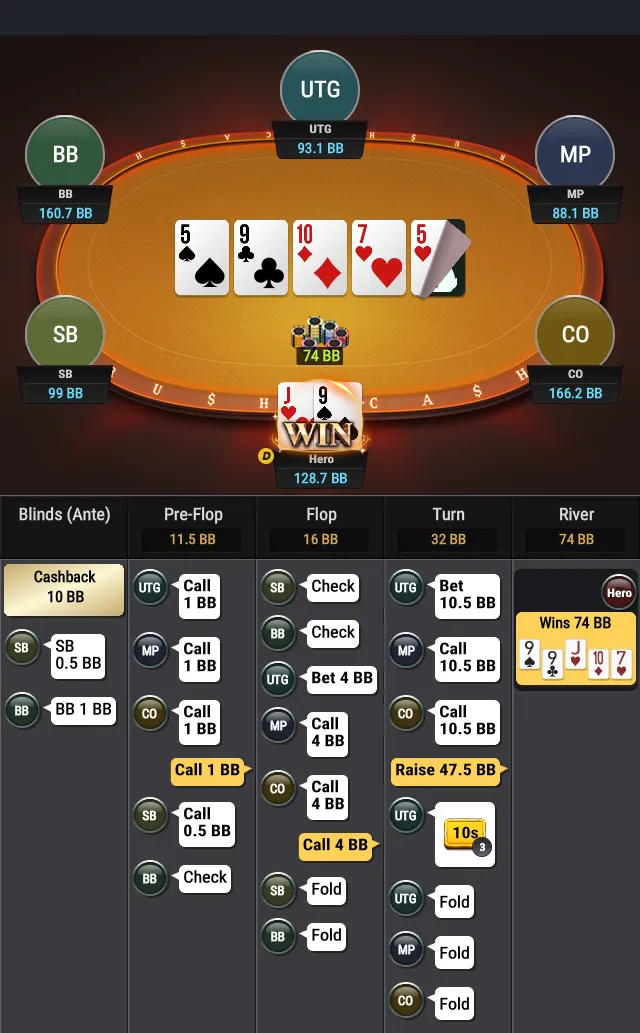Viewport: 640px width, 1033px height.
Task: Click the BB player avatar at the table
Action: 65,155
